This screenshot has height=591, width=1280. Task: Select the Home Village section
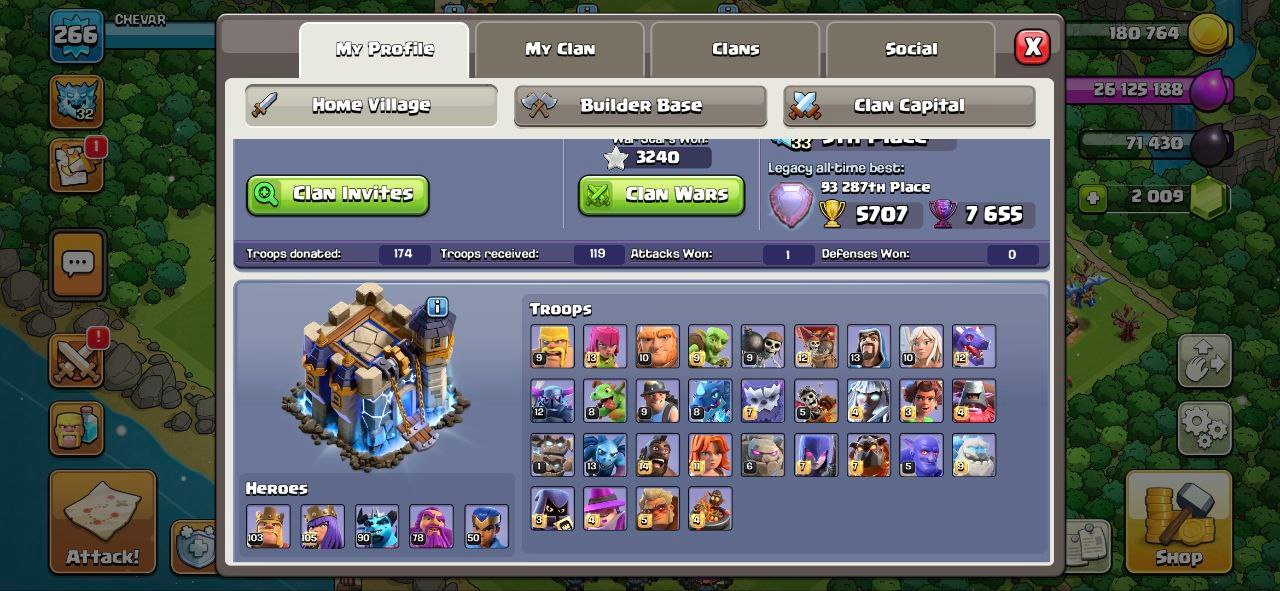(x=371, y=105)
